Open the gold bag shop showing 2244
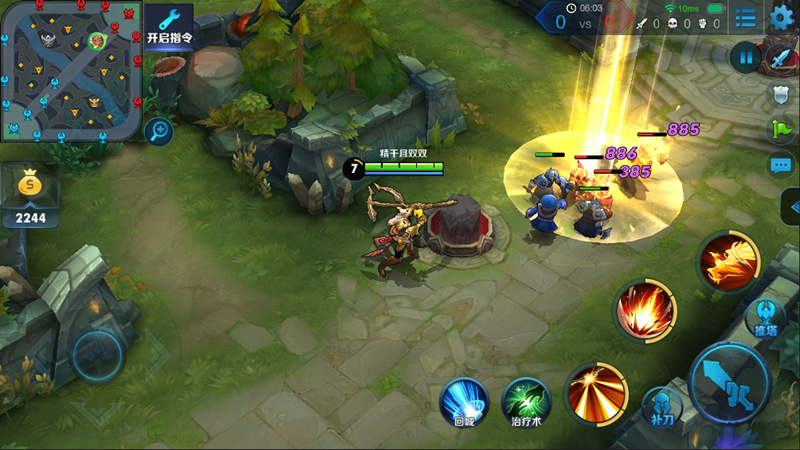This screenshot has width=800, height=450. (30, 193)
